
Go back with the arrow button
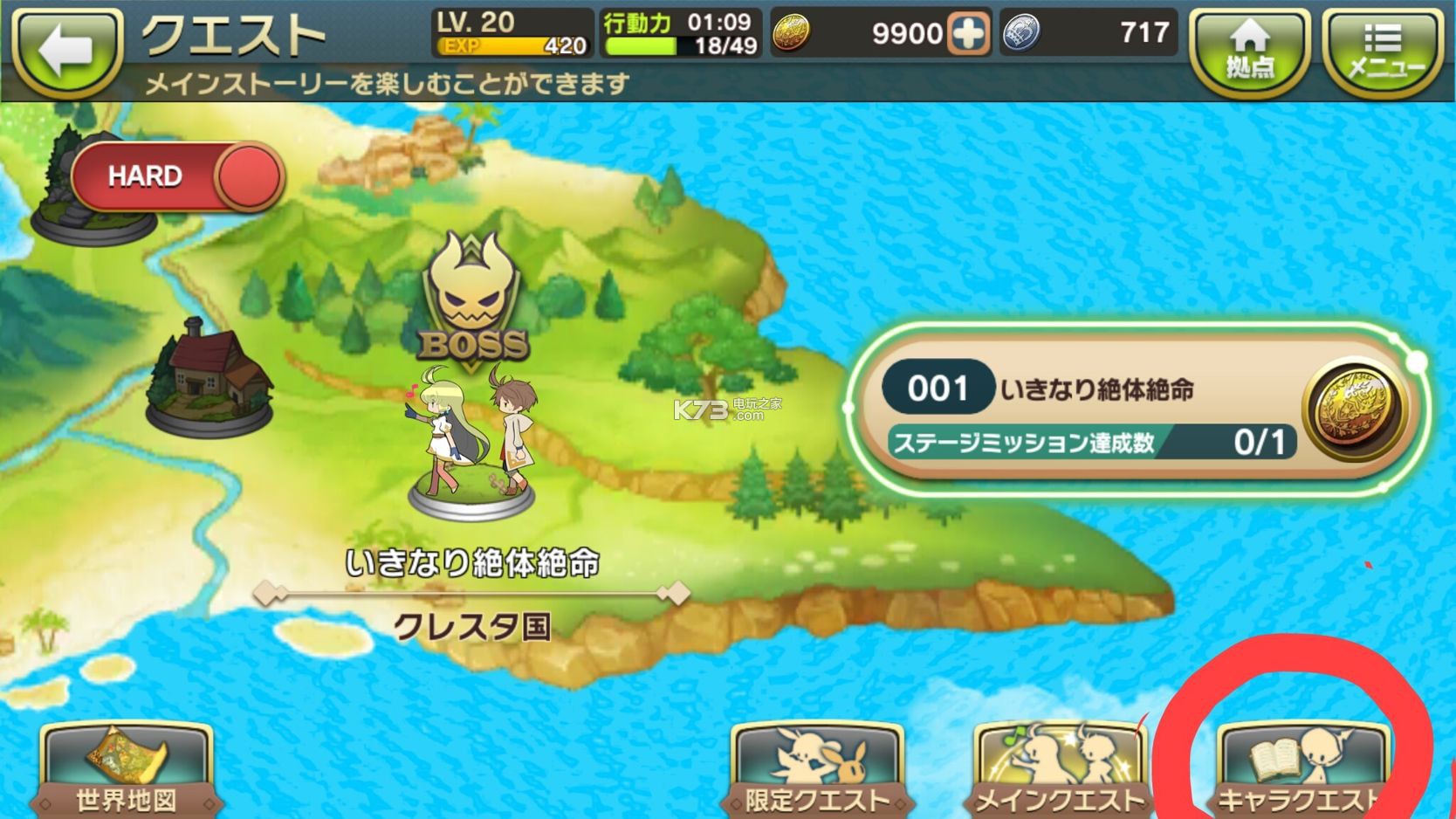coord(66,51)
